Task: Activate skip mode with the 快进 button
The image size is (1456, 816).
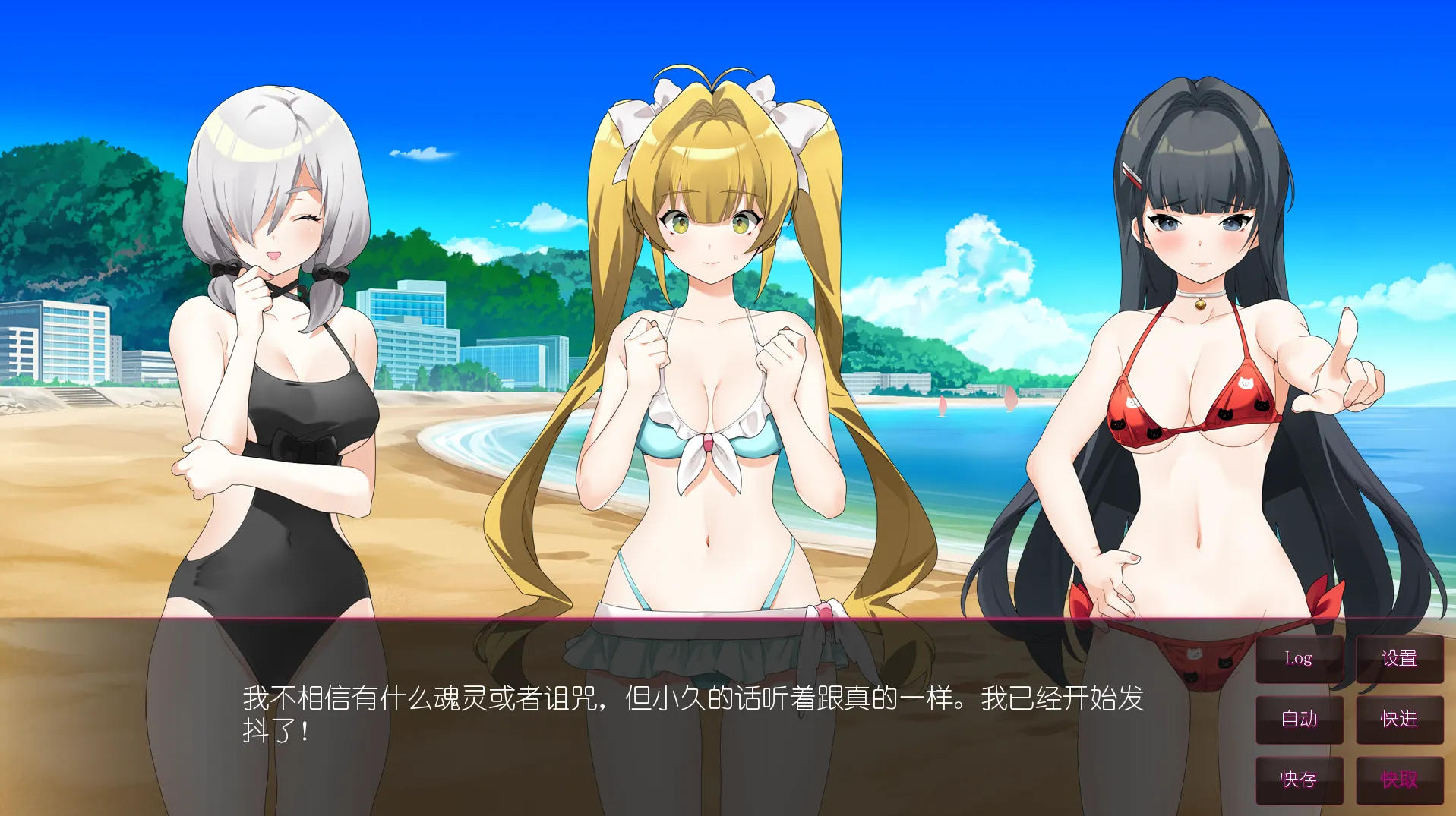Action: pyautogui.click(x=1400, y=720)
